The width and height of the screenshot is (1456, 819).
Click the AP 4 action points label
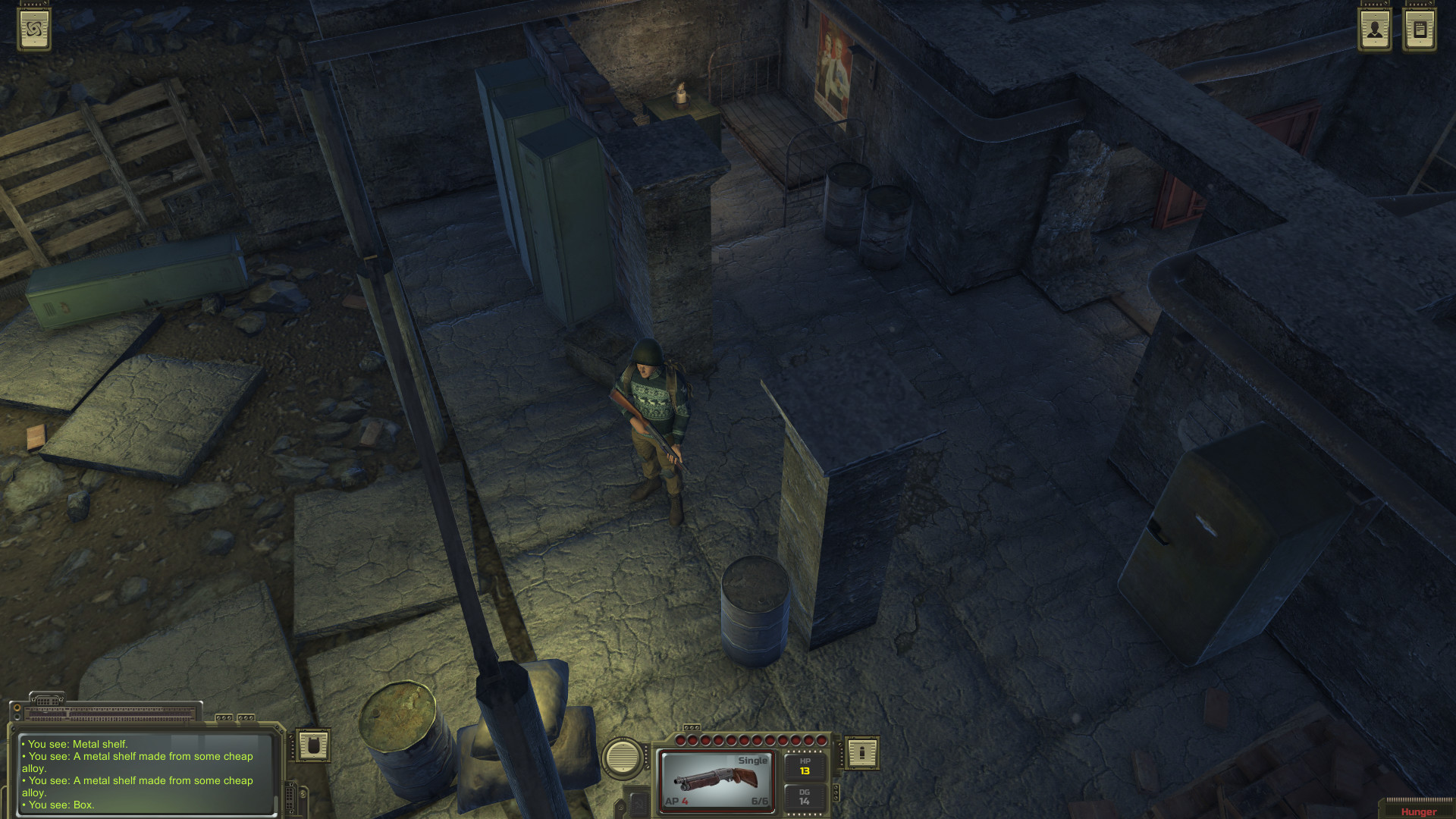[x=677, y=800]
